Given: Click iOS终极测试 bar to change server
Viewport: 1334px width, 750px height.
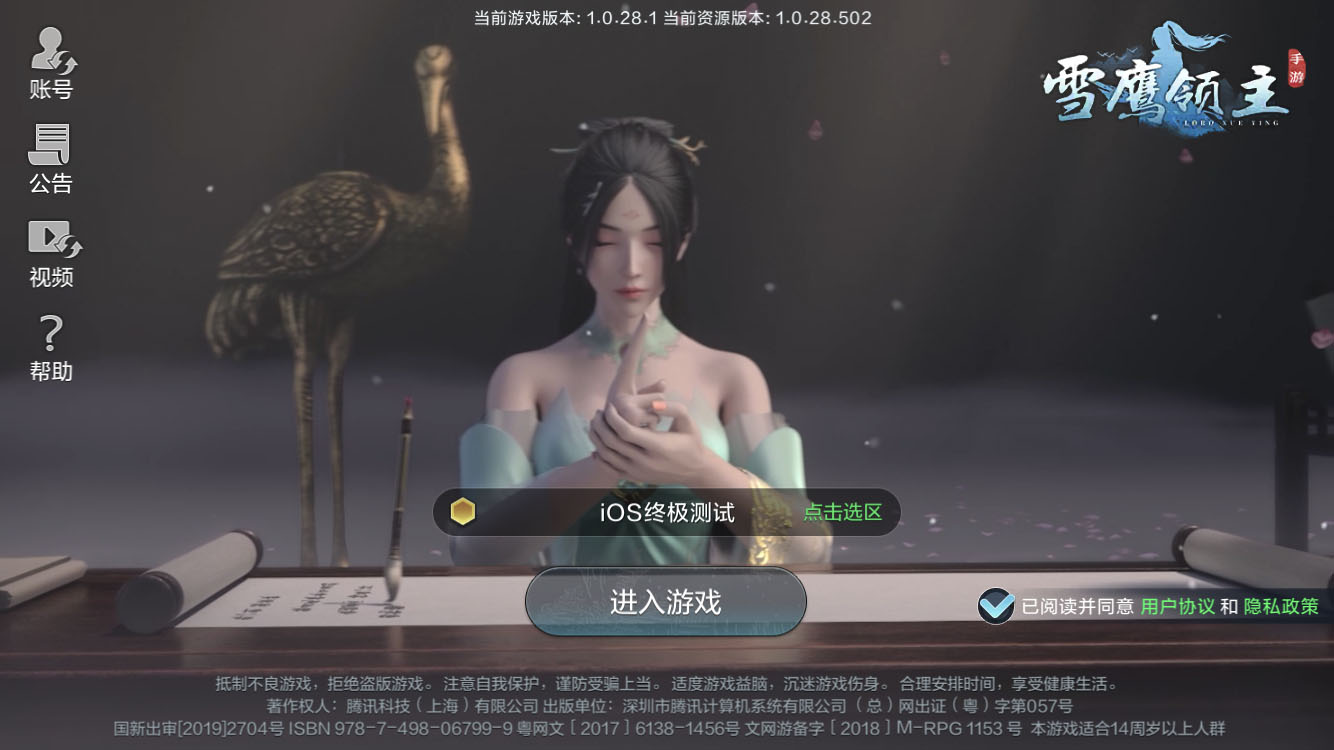Looking at the screenshot, I should [665, 511].
